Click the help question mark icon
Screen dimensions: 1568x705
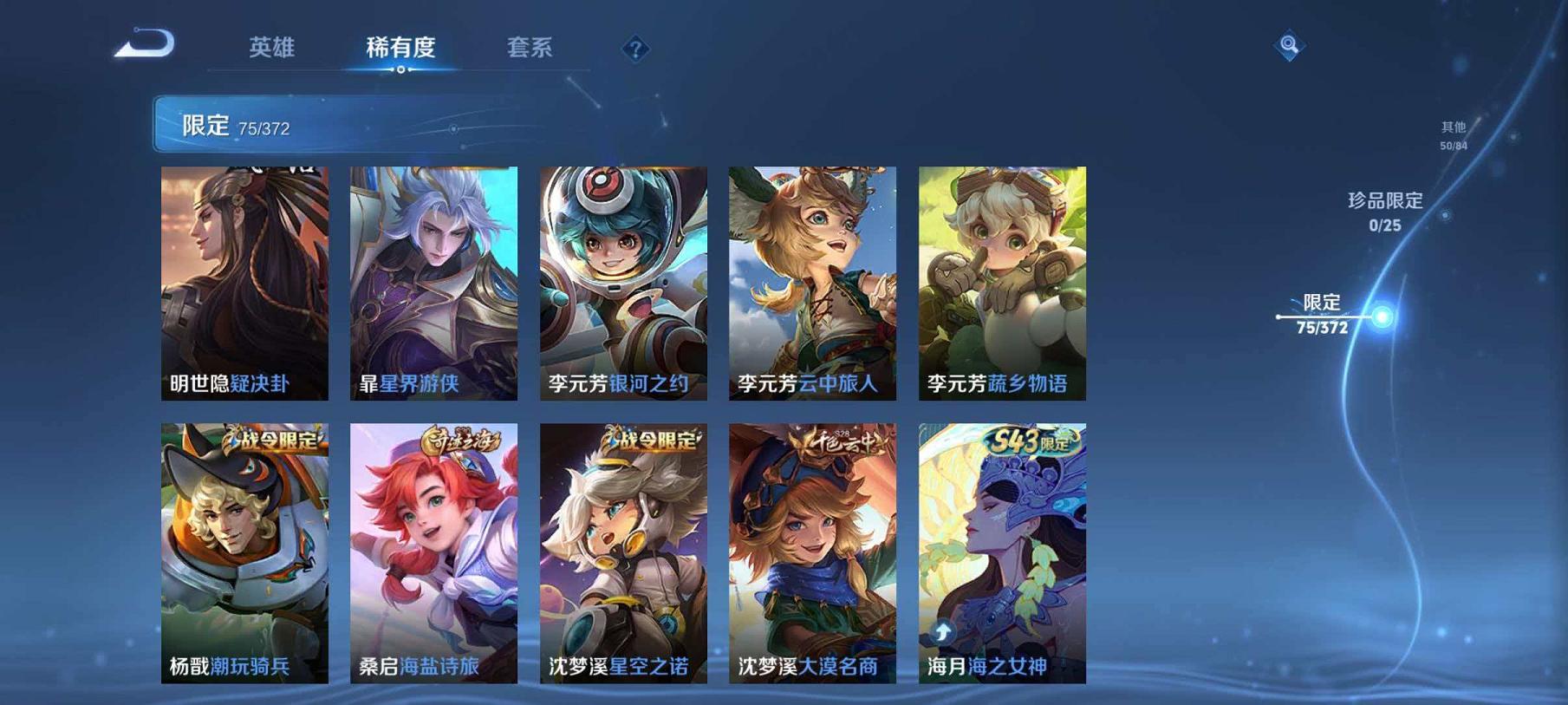(637, 49)
